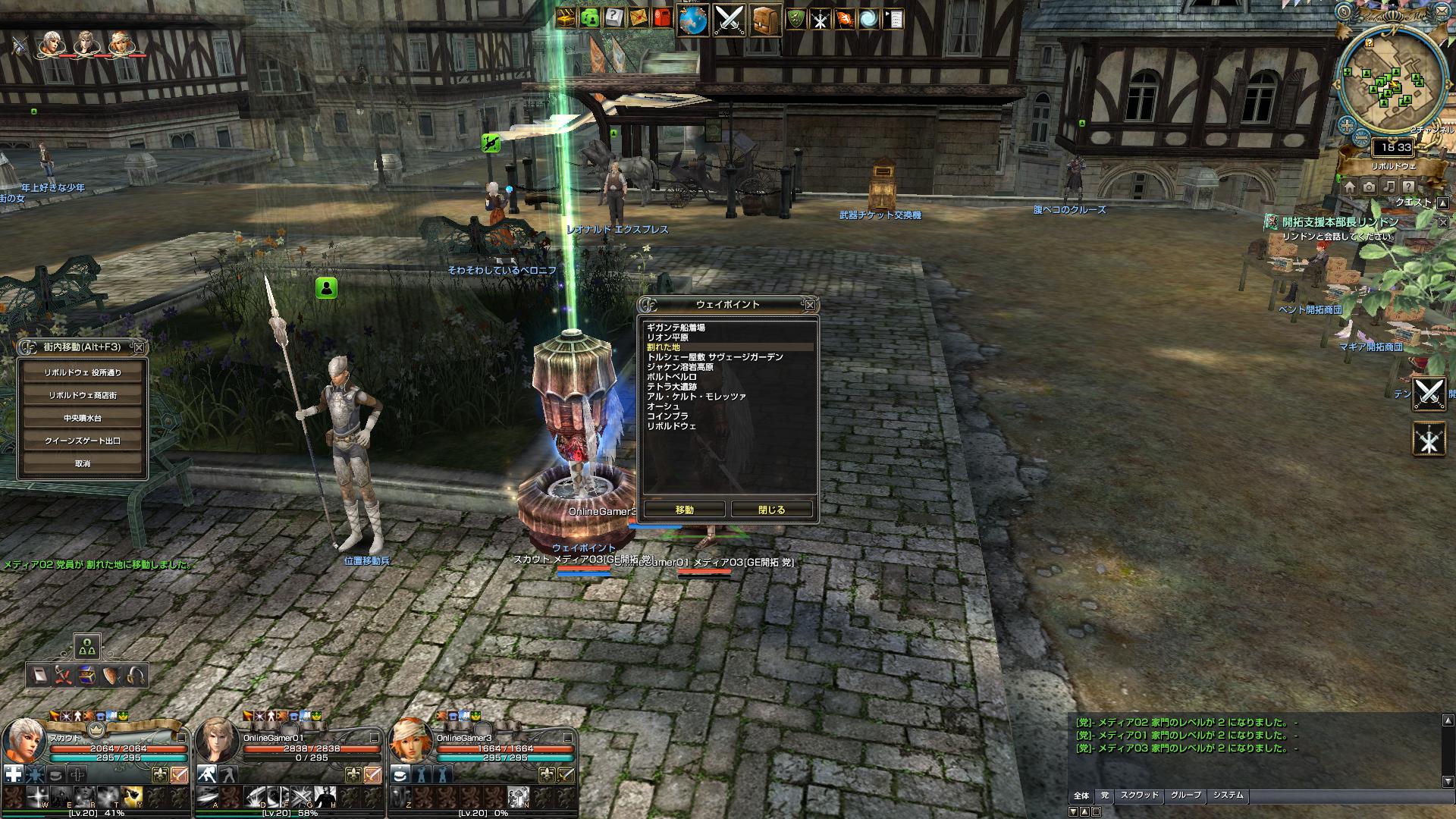This screenshot has height=819, width=1456.
Task: Close the ウェイポイント window with its X
Action: [810, 305]
